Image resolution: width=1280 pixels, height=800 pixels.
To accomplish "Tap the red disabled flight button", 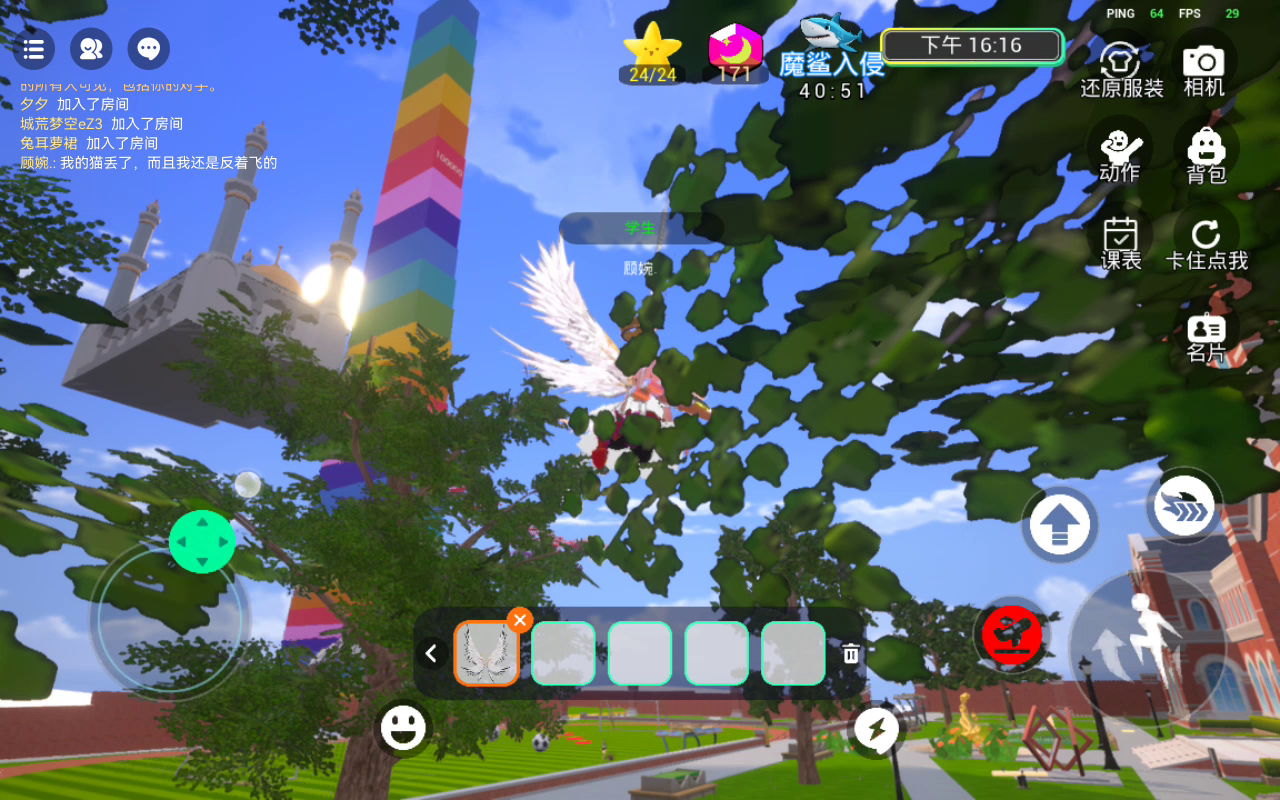I will coord(1012,634).
